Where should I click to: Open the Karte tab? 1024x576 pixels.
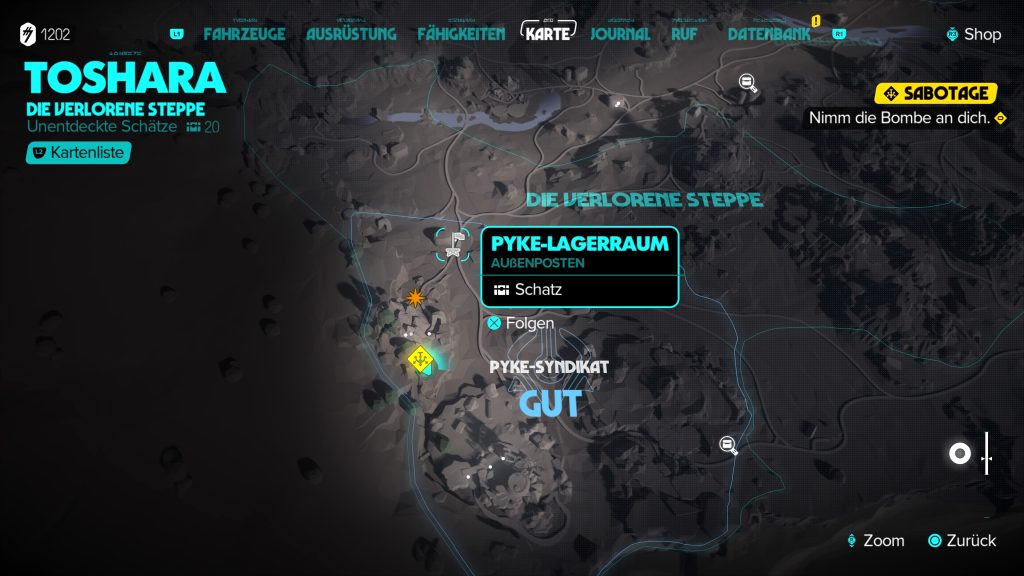tap(548, 33)
